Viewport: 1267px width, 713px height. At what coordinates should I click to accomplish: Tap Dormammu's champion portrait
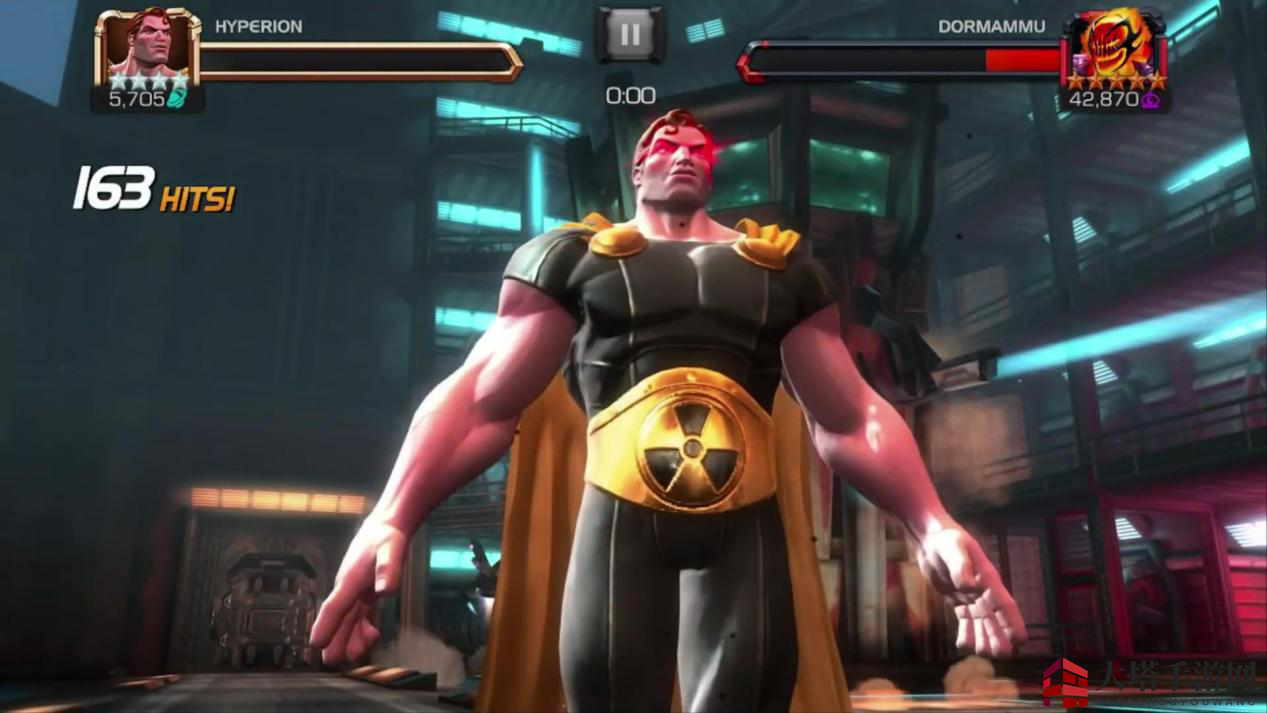[1113, 48]
